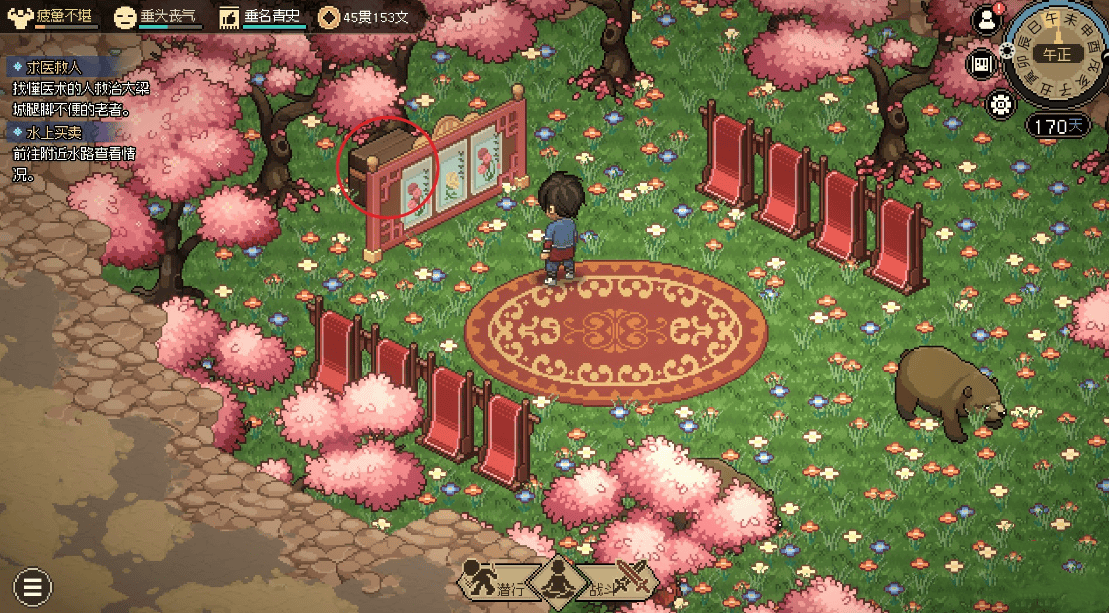Select the meditation figure in the diamond
Screen dimensions: 1109x613
coord(554,582)
